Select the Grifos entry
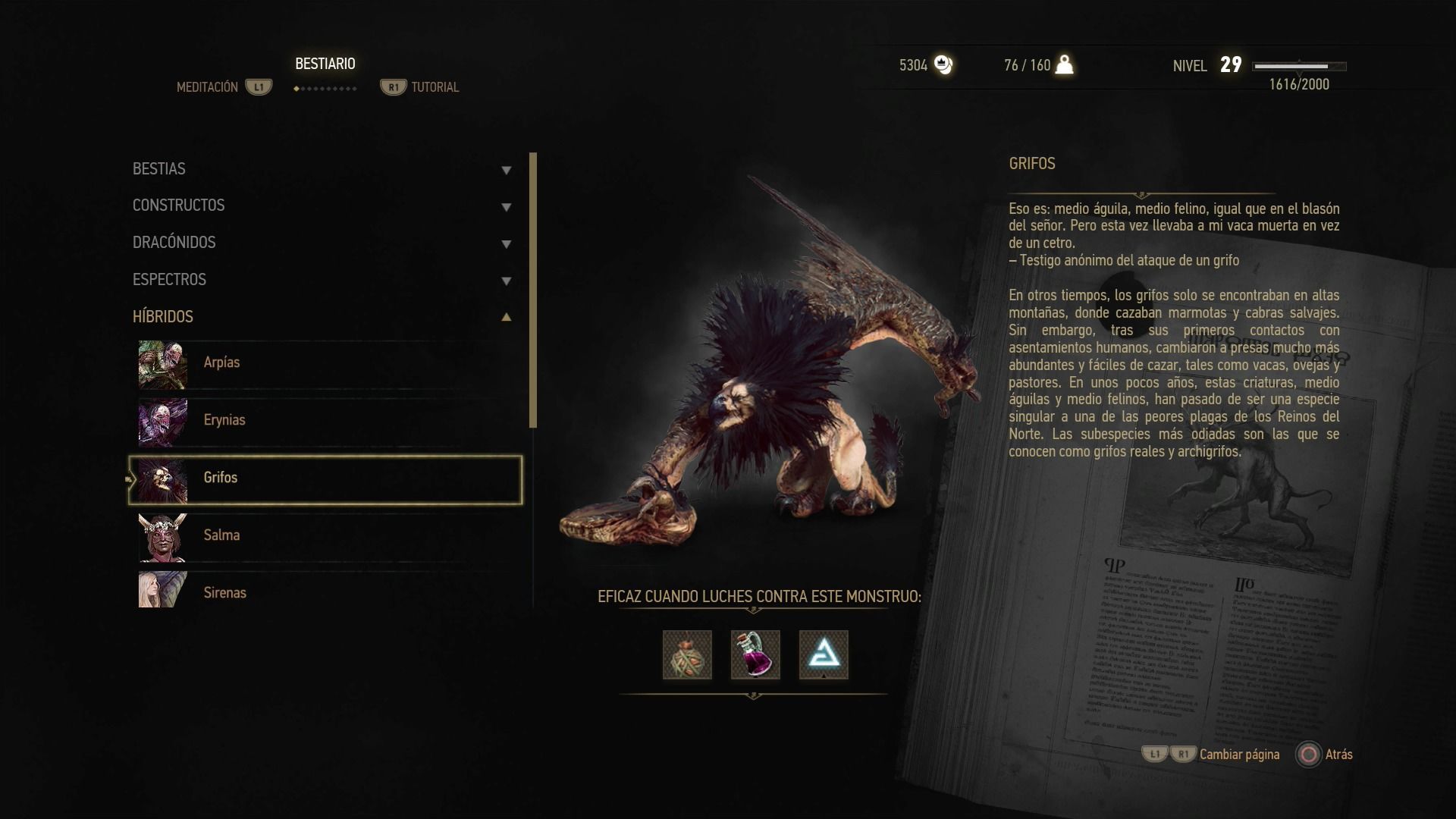The height and width of the screenshot is (819, 1456). 326,479
